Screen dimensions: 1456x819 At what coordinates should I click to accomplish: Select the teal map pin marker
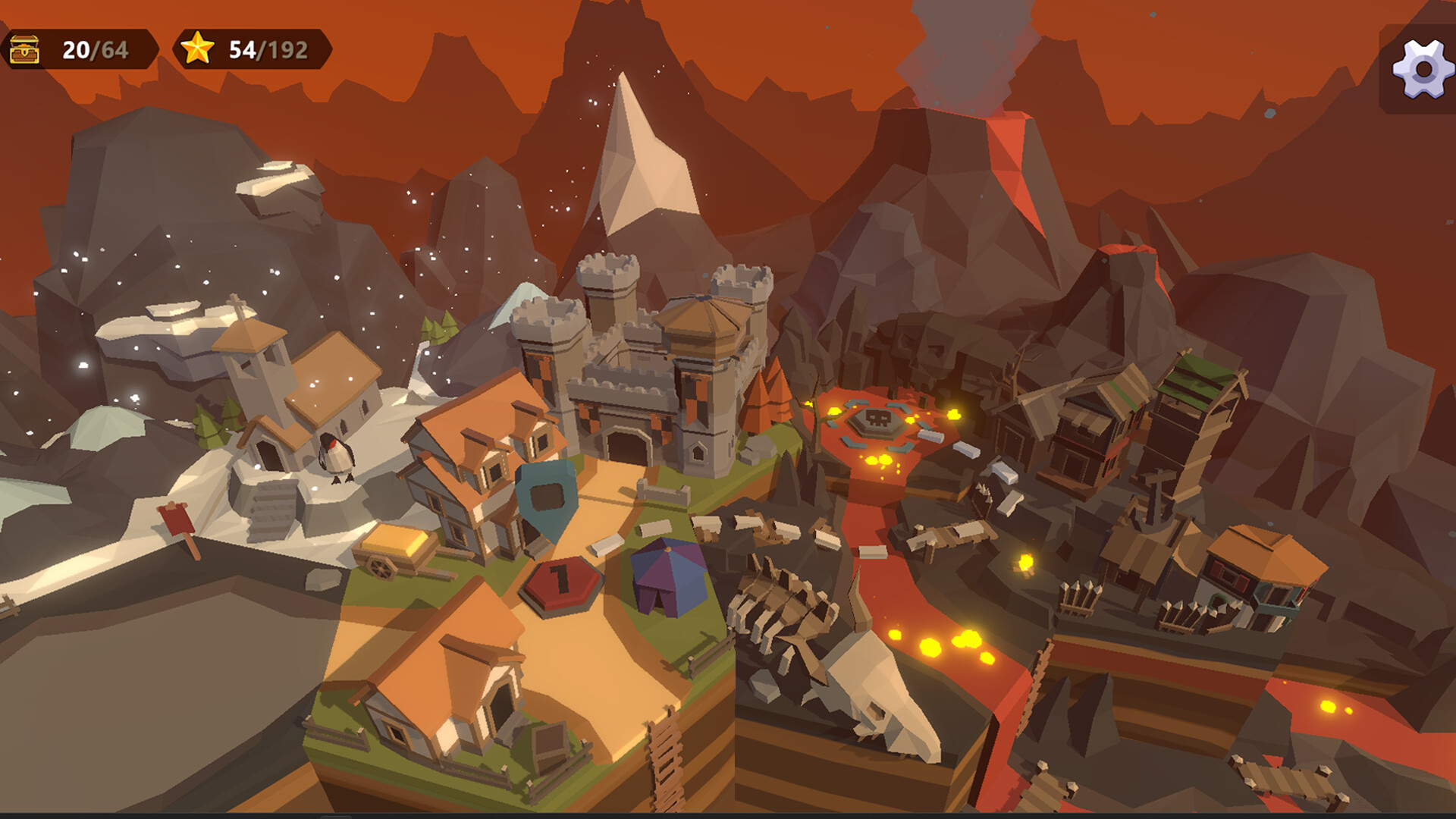click(x=548, y=494)
